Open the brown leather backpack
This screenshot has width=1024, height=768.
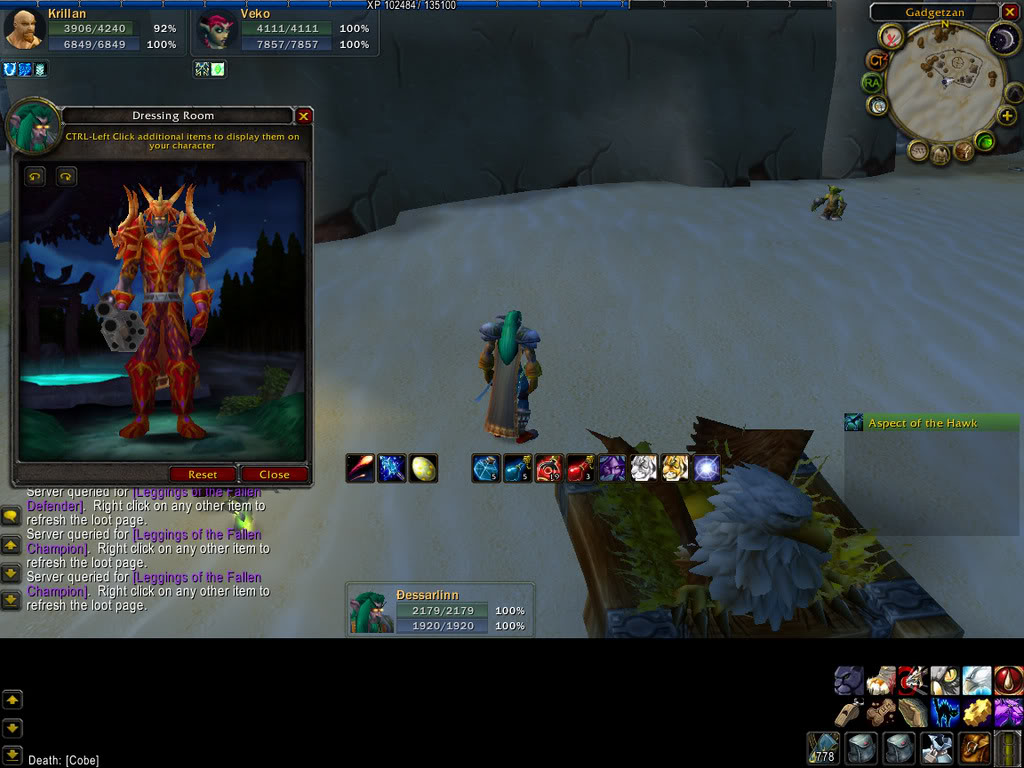[976, 748]
